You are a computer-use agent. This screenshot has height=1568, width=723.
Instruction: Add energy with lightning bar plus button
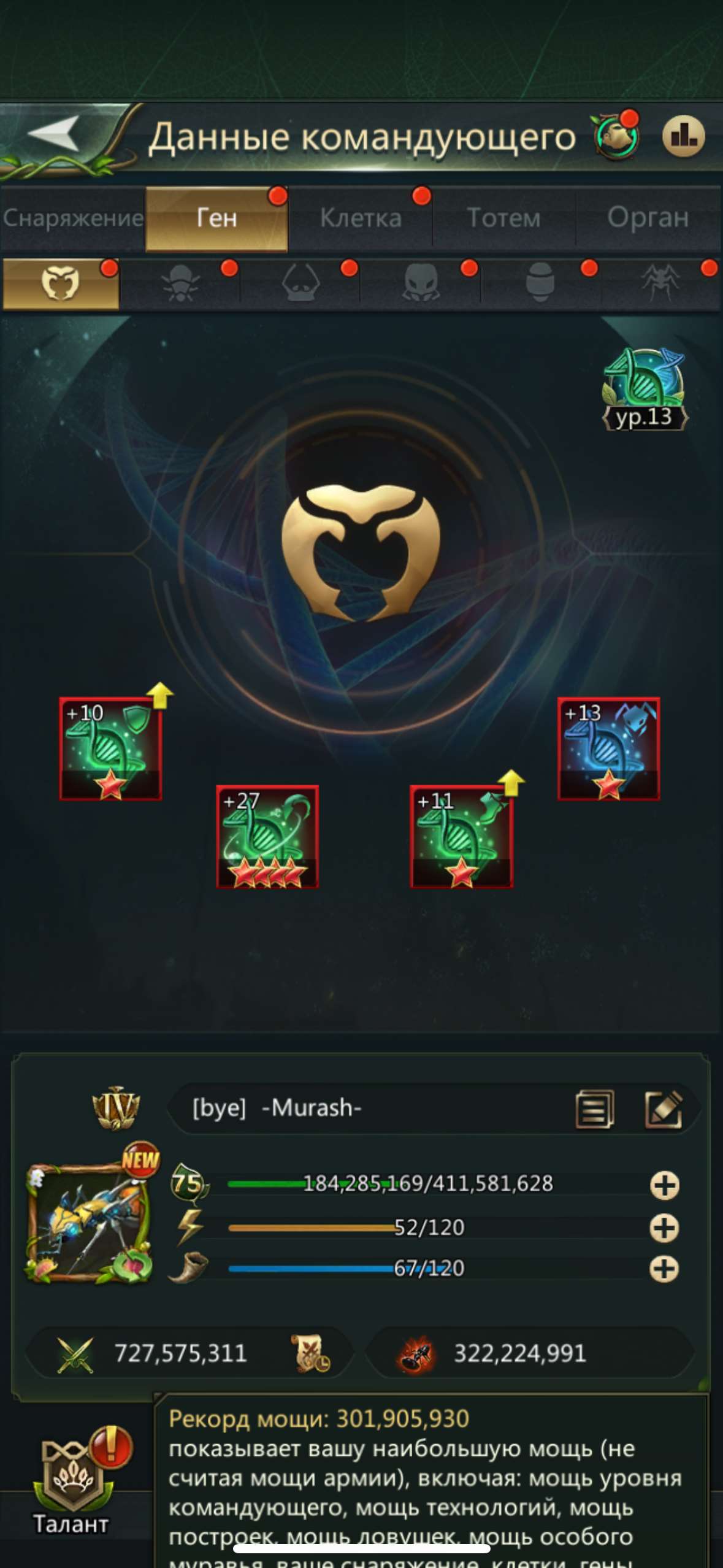click(x=664, y=1228)
